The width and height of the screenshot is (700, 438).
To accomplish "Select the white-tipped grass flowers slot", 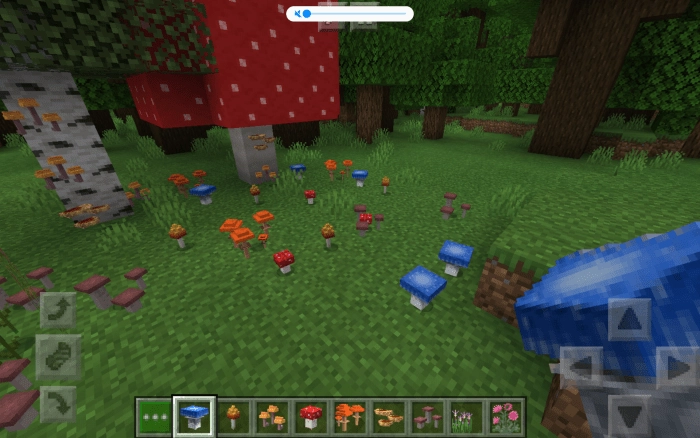I will click(466, 415).
